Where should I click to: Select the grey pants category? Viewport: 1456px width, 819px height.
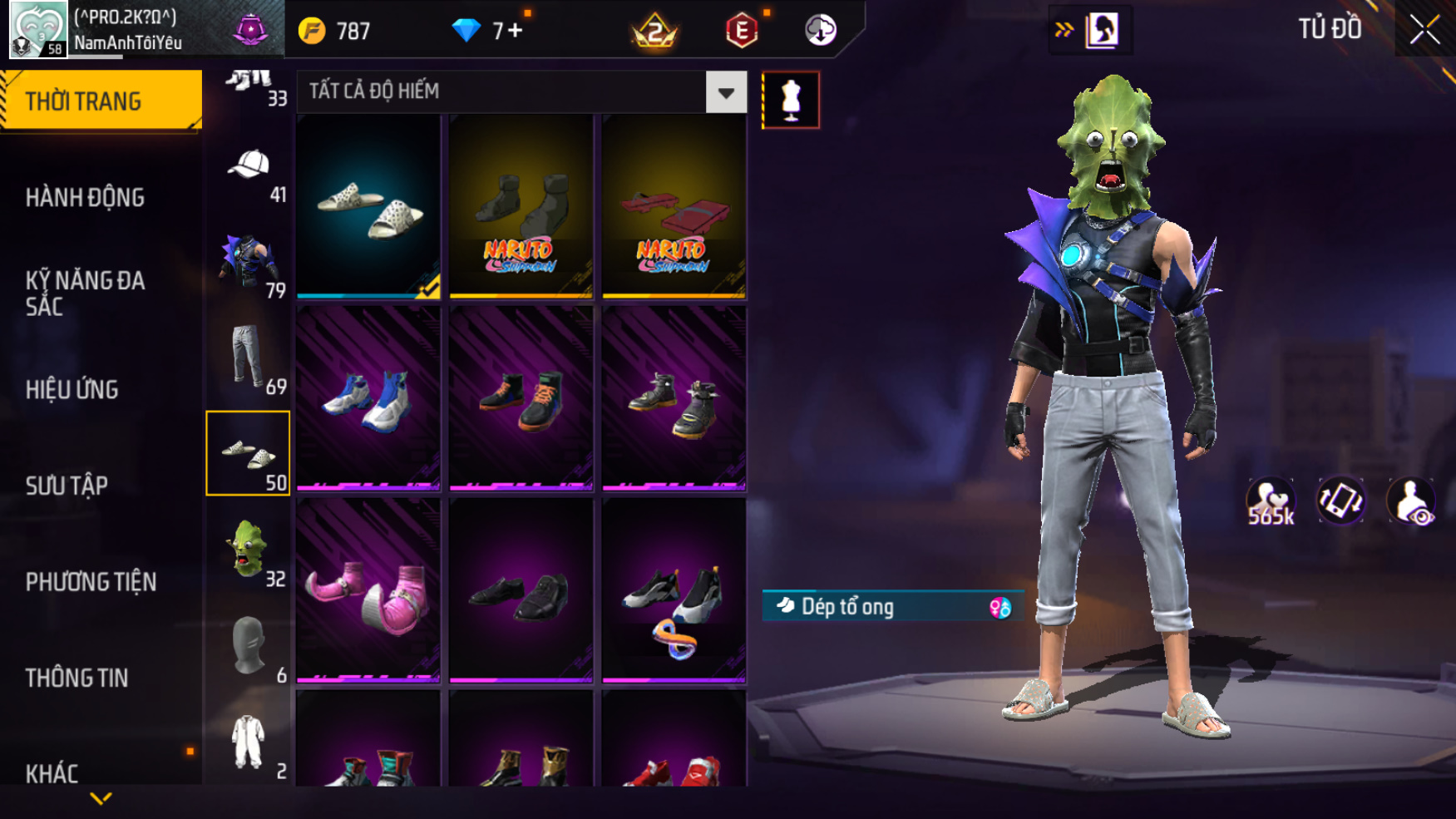(x=247, y=358)
